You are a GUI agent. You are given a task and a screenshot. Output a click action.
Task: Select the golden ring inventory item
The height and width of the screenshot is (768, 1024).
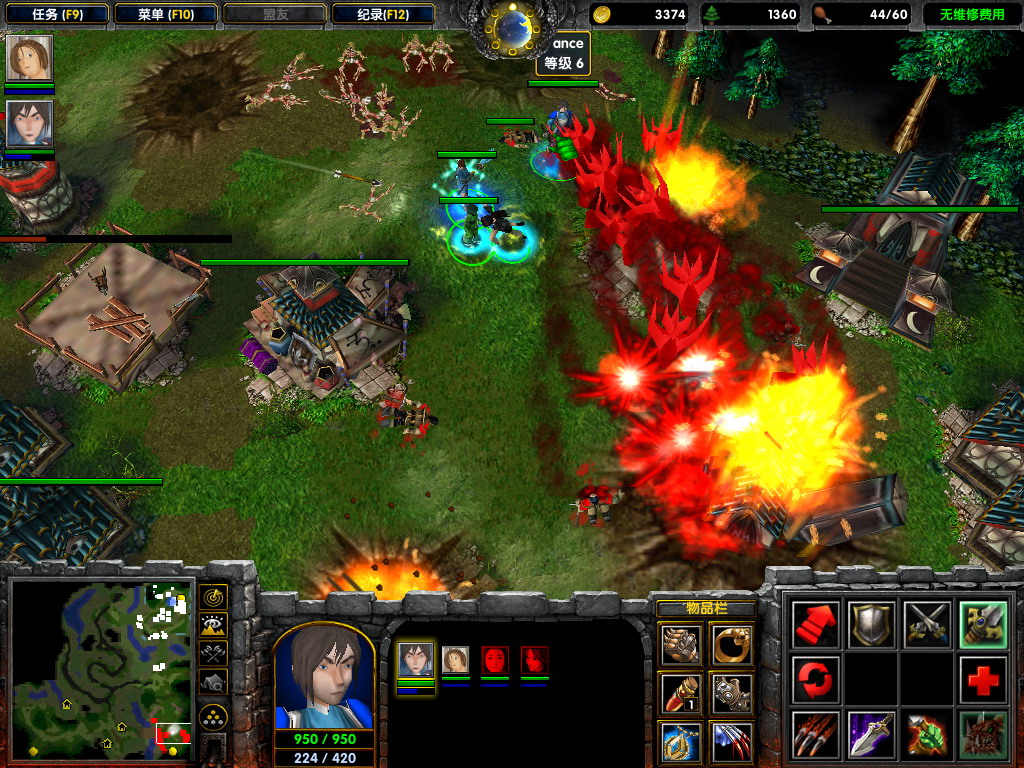[732, 645]
